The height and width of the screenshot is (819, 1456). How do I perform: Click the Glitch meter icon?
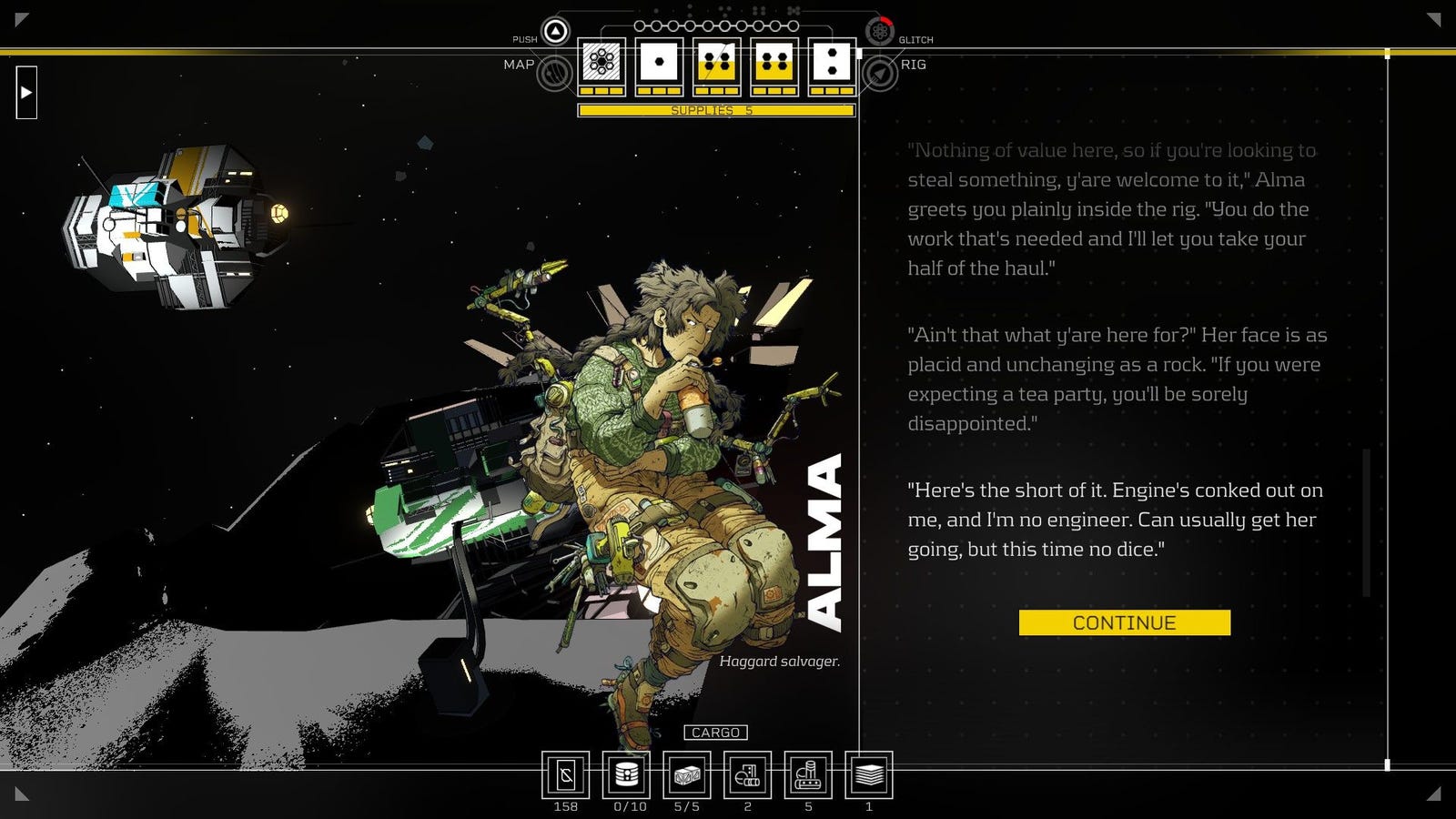879,32
